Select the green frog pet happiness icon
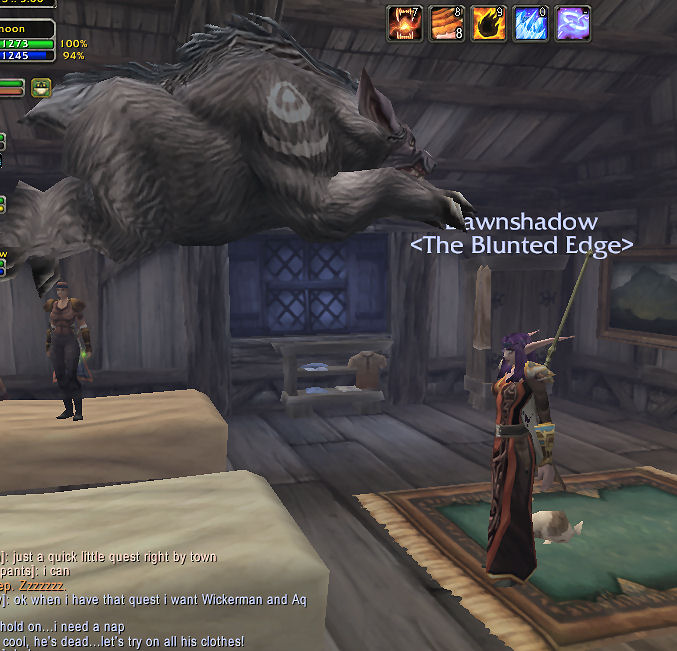Viewport: 677px width, 651px height. pos(42,87)
